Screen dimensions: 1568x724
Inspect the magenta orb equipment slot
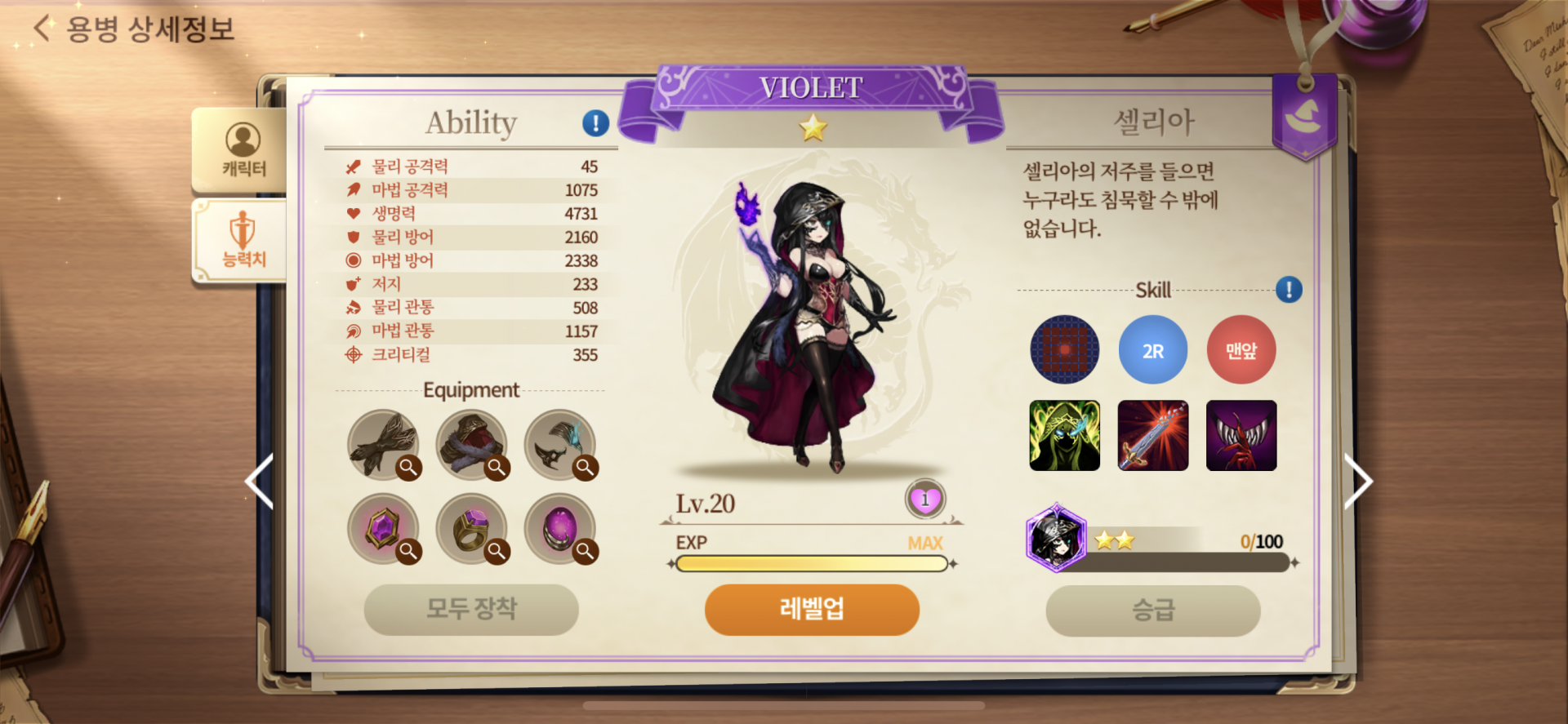click(560, 529)
